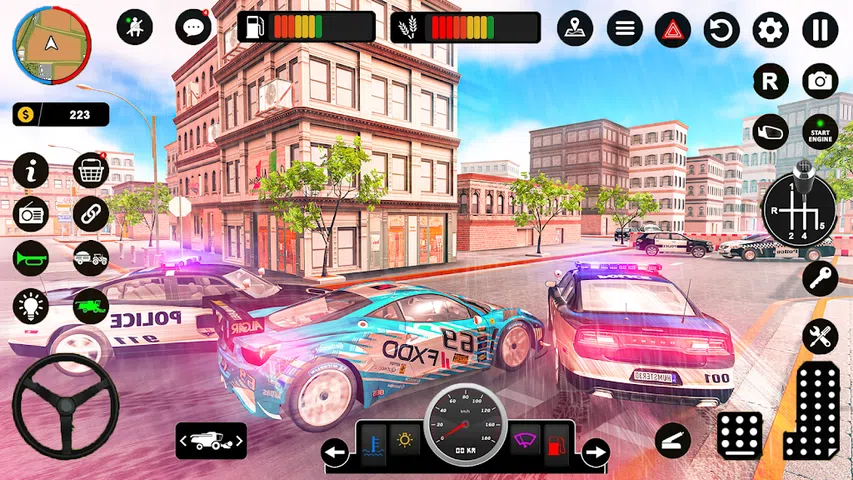Image resolution: width=853 pixels, height=480 pixels.
Task: Open the map location button
Action: 575,28
